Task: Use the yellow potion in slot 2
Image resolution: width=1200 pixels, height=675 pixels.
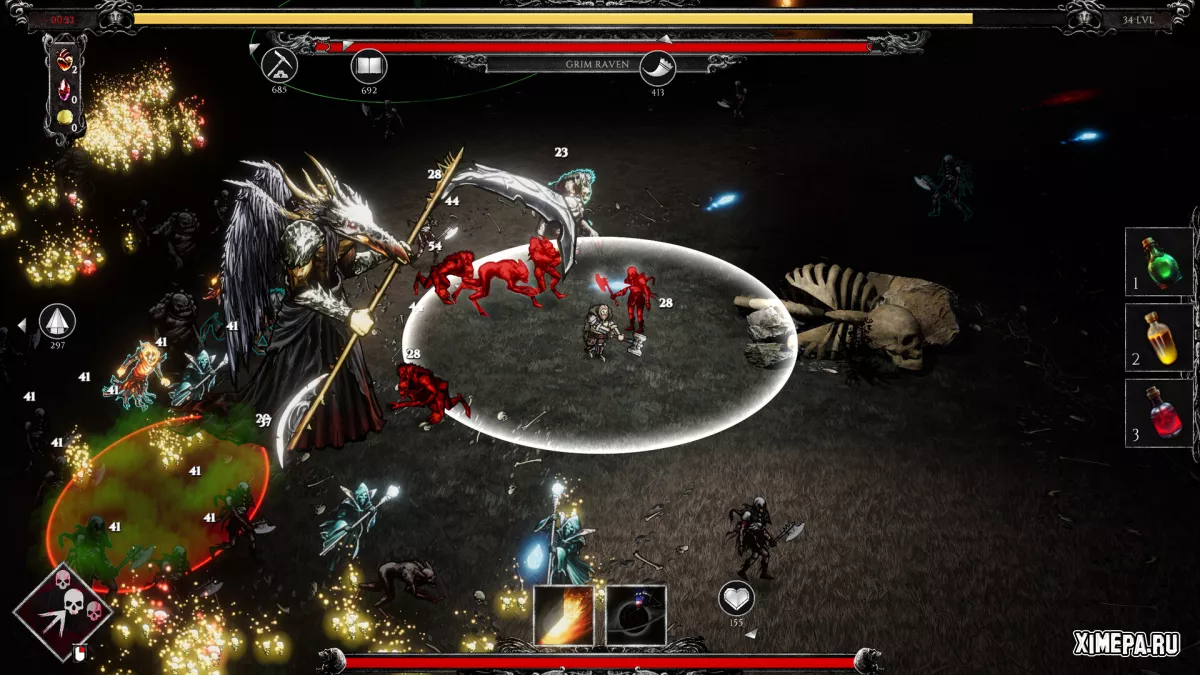Action: (x=1160, y=338)
